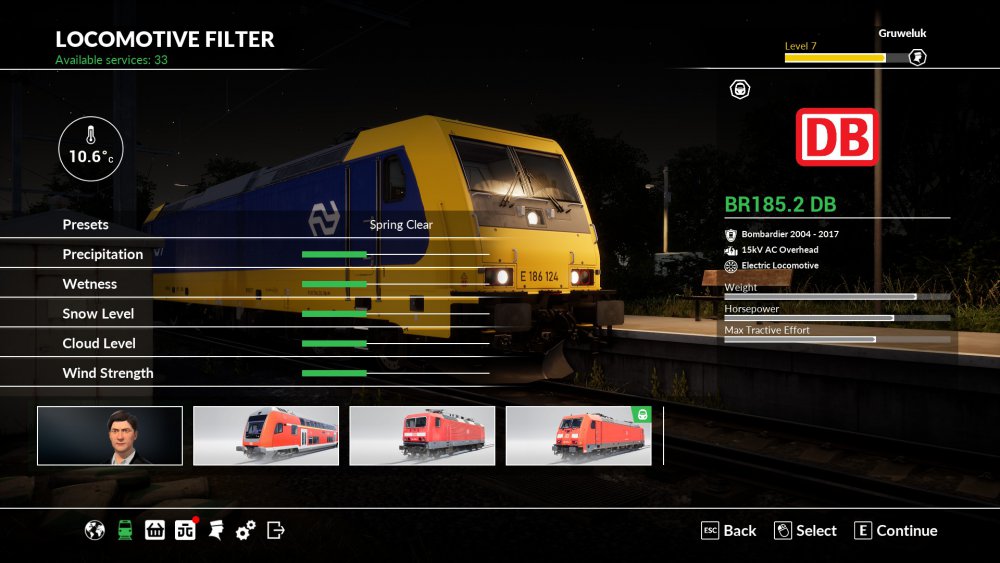Screen dimensions: 1000x563
Task: Open the world map globe icon
Action: [x=95, y=530]
